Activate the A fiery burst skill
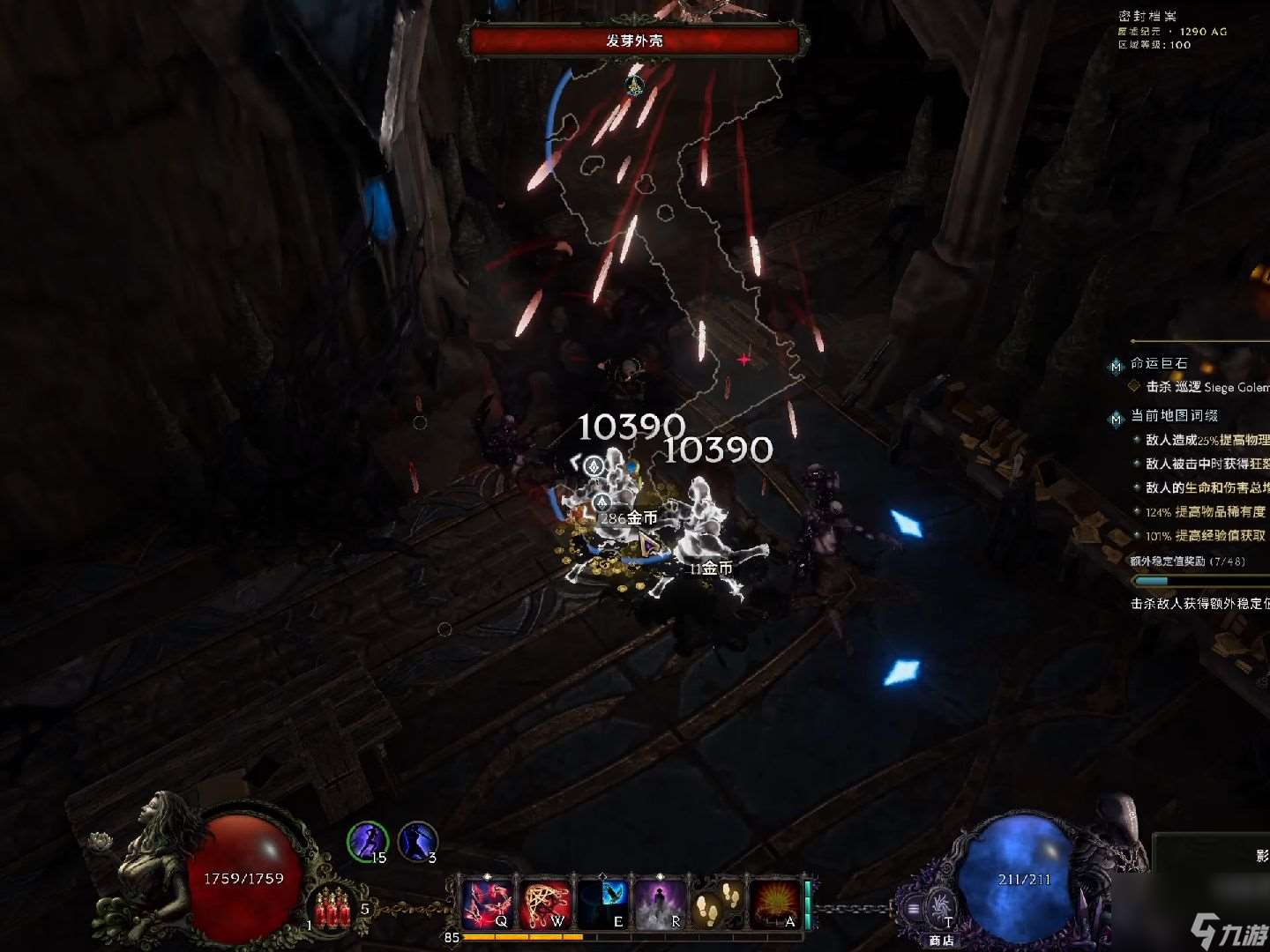1270x952 pixels. tap(775, 904)
